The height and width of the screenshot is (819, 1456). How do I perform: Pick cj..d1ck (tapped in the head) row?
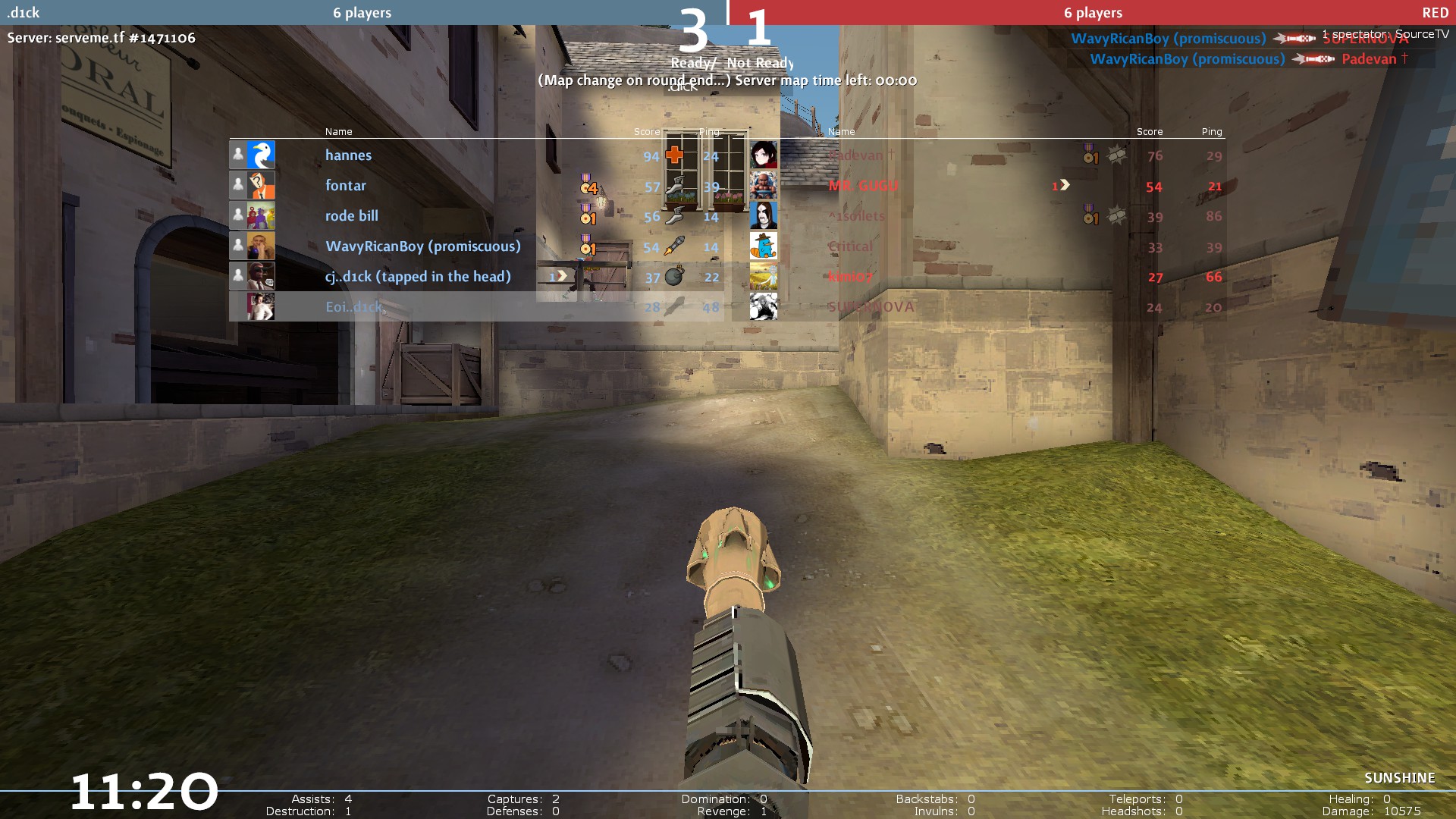pyautogui.click(x=418, y=277)
